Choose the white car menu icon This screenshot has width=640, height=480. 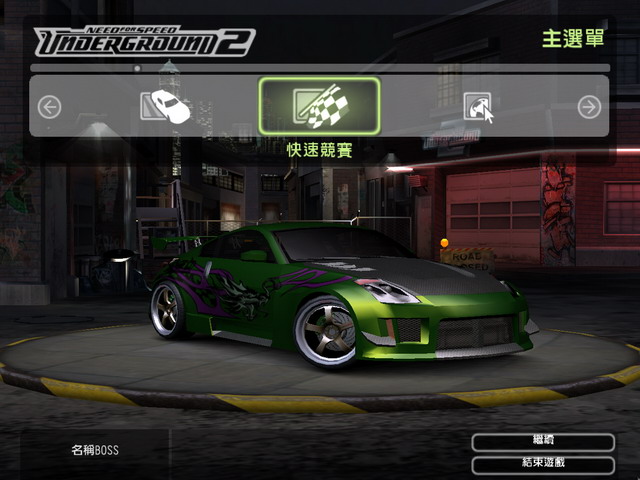[x=166, y=106]
